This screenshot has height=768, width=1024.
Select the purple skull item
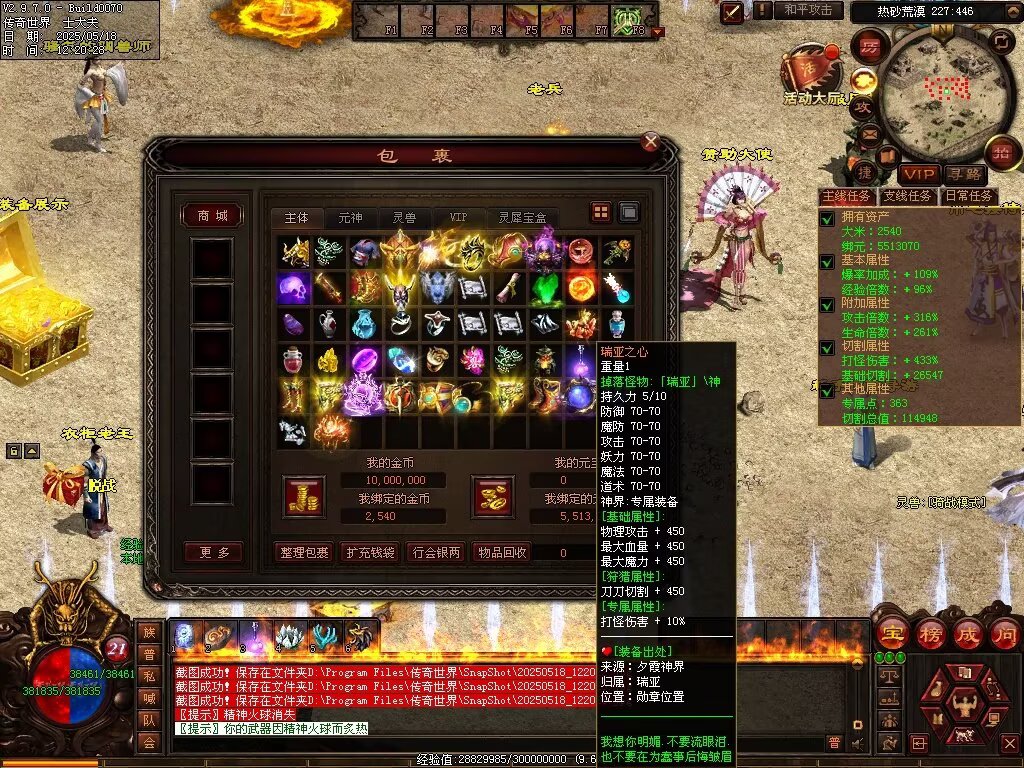point(293,288)
